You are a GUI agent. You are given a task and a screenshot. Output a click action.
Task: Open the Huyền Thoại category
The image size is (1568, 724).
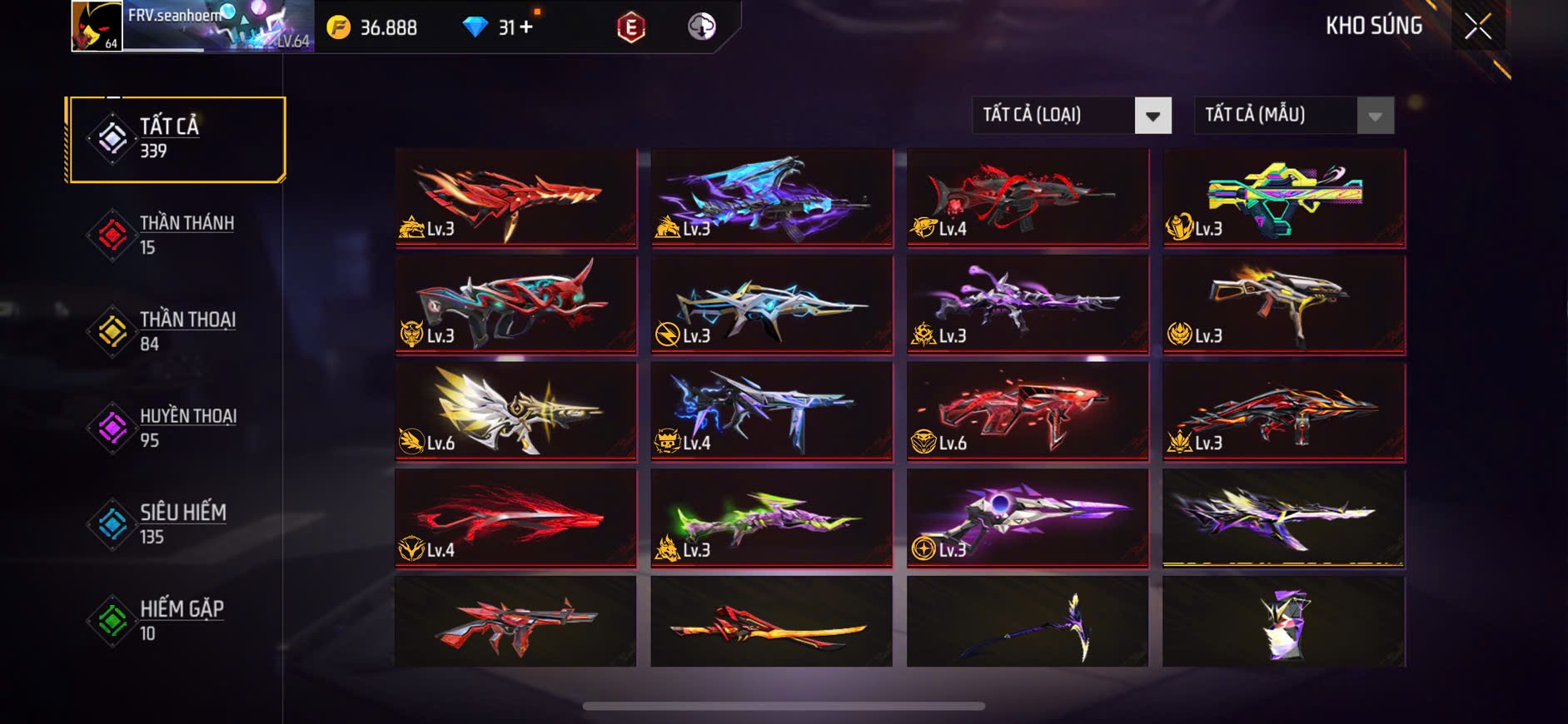coord(177,428)
